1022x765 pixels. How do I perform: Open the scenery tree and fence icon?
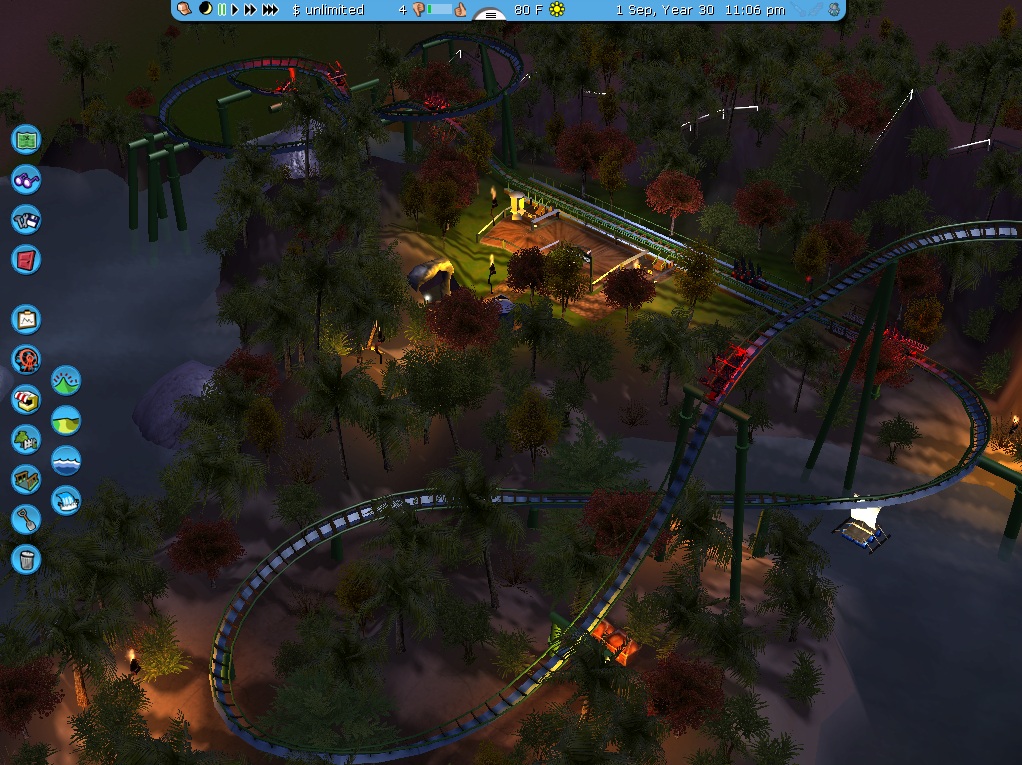point(26,438)
